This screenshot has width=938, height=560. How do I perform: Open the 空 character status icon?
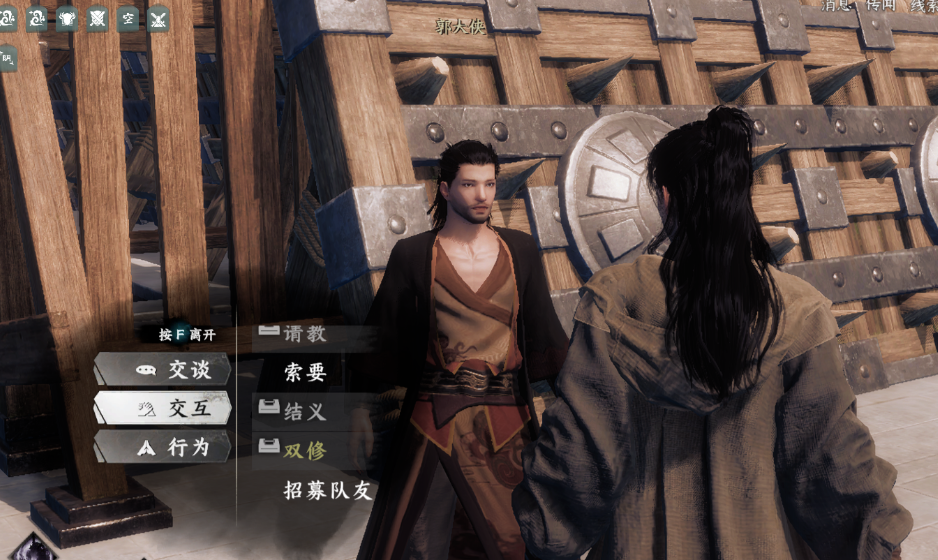128,18
